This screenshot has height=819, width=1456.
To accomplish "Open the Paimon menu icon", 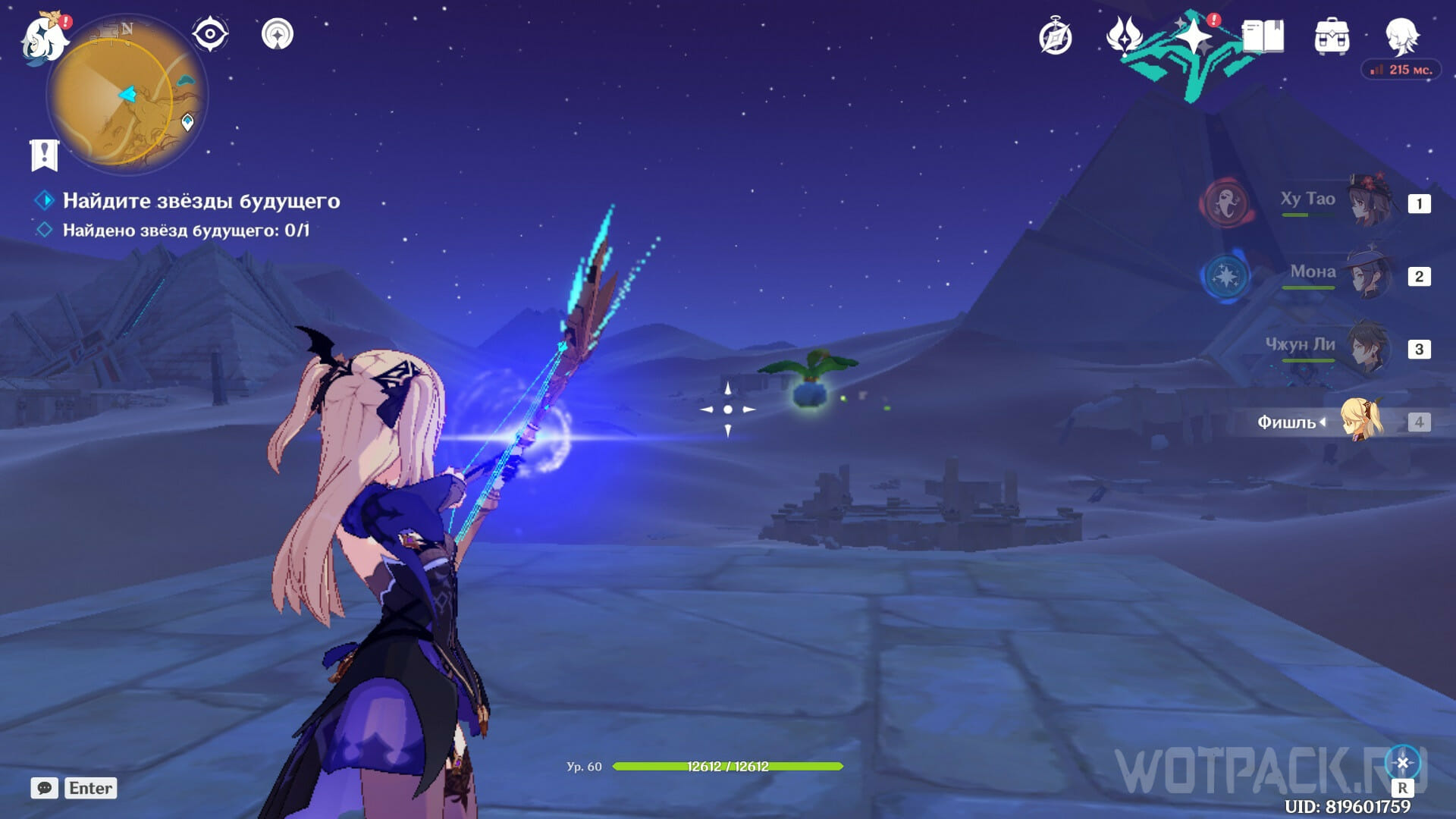I will tap(44, 36).
